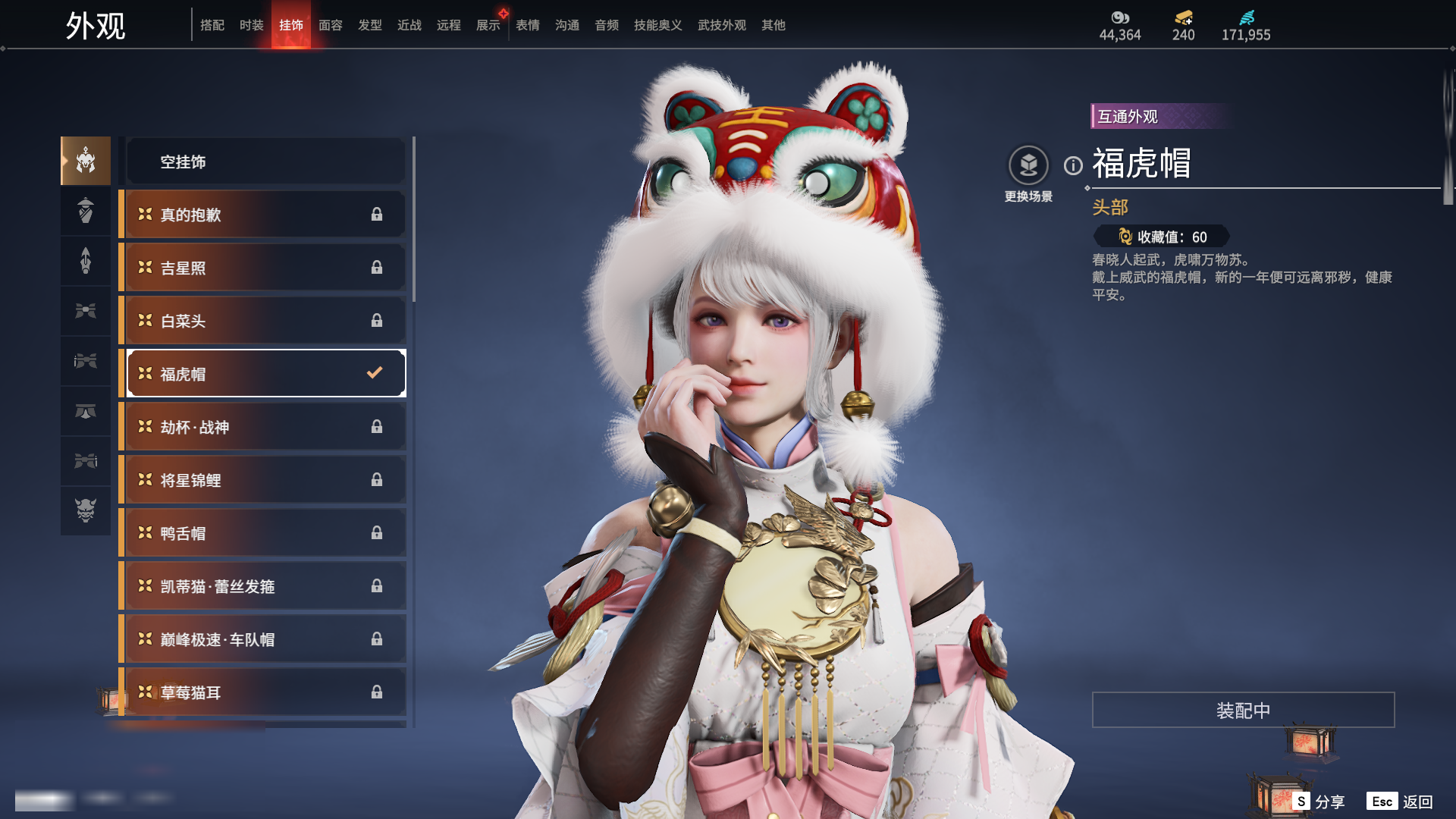Image resolution: width=1456 pixels, height=819 pixels.
Task: Switch to the 时装 tab
Action: pos(251,25)
